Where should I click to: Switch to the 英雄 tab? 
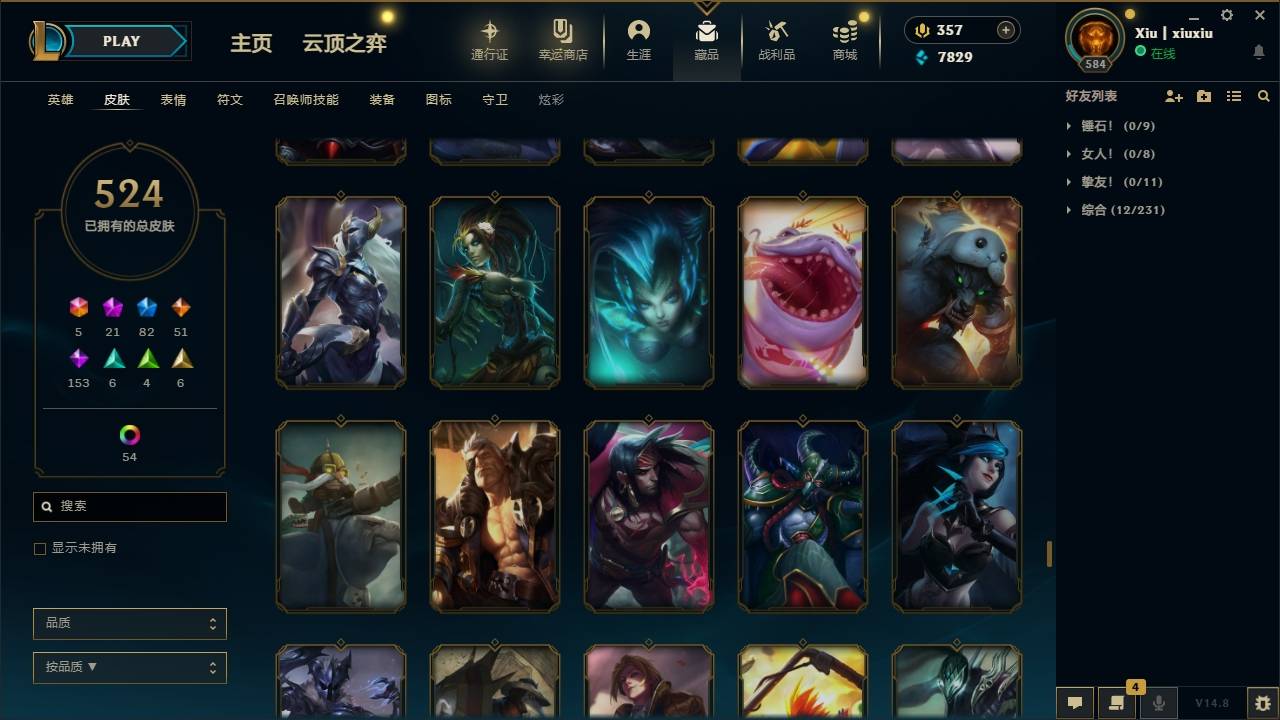pyautogui.click(x=59, y=99)
